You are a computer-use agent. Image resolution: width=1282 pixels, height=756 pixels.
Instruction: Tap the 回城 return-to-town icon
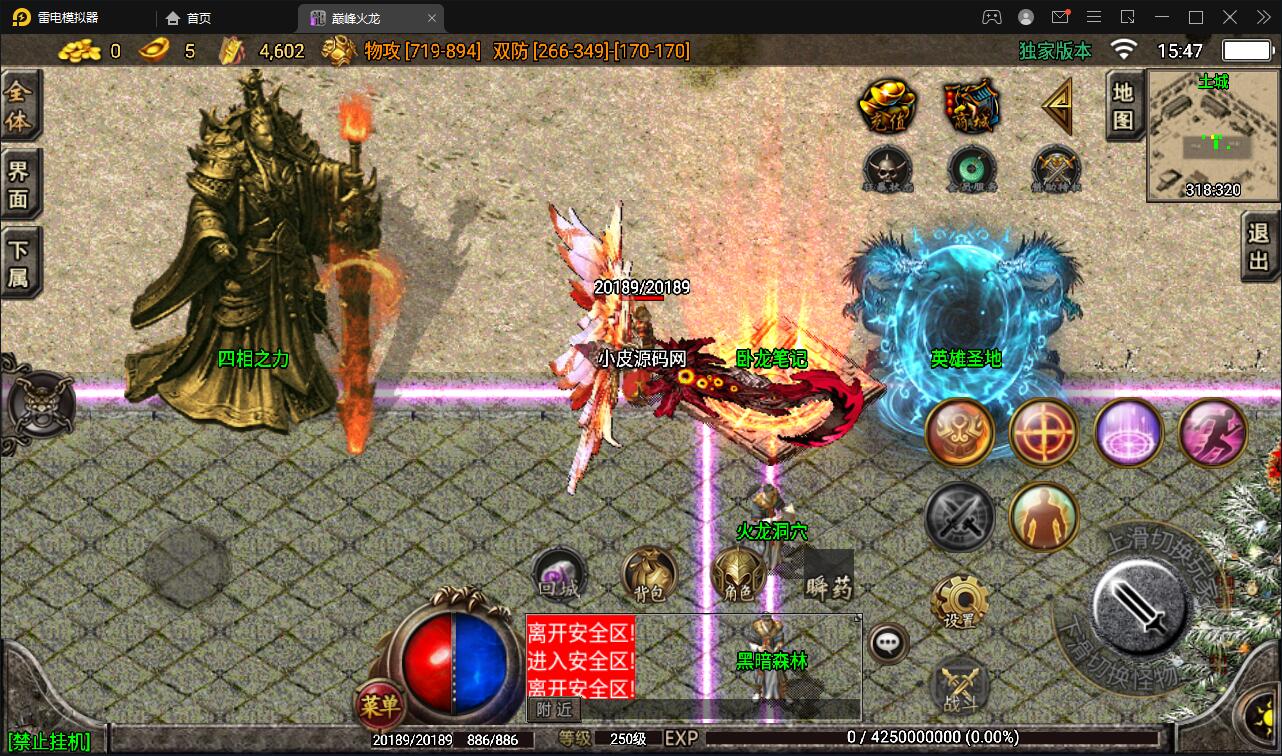[x=558, y=577]
